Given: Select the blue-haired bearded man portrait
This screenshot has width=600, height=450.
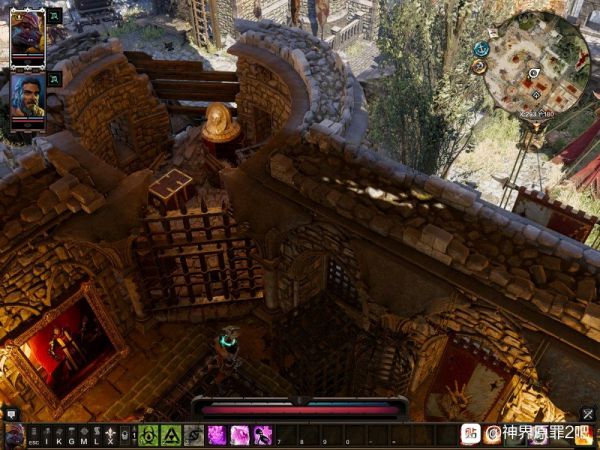Looking at the screenshot, I should [x=27, y=95].
